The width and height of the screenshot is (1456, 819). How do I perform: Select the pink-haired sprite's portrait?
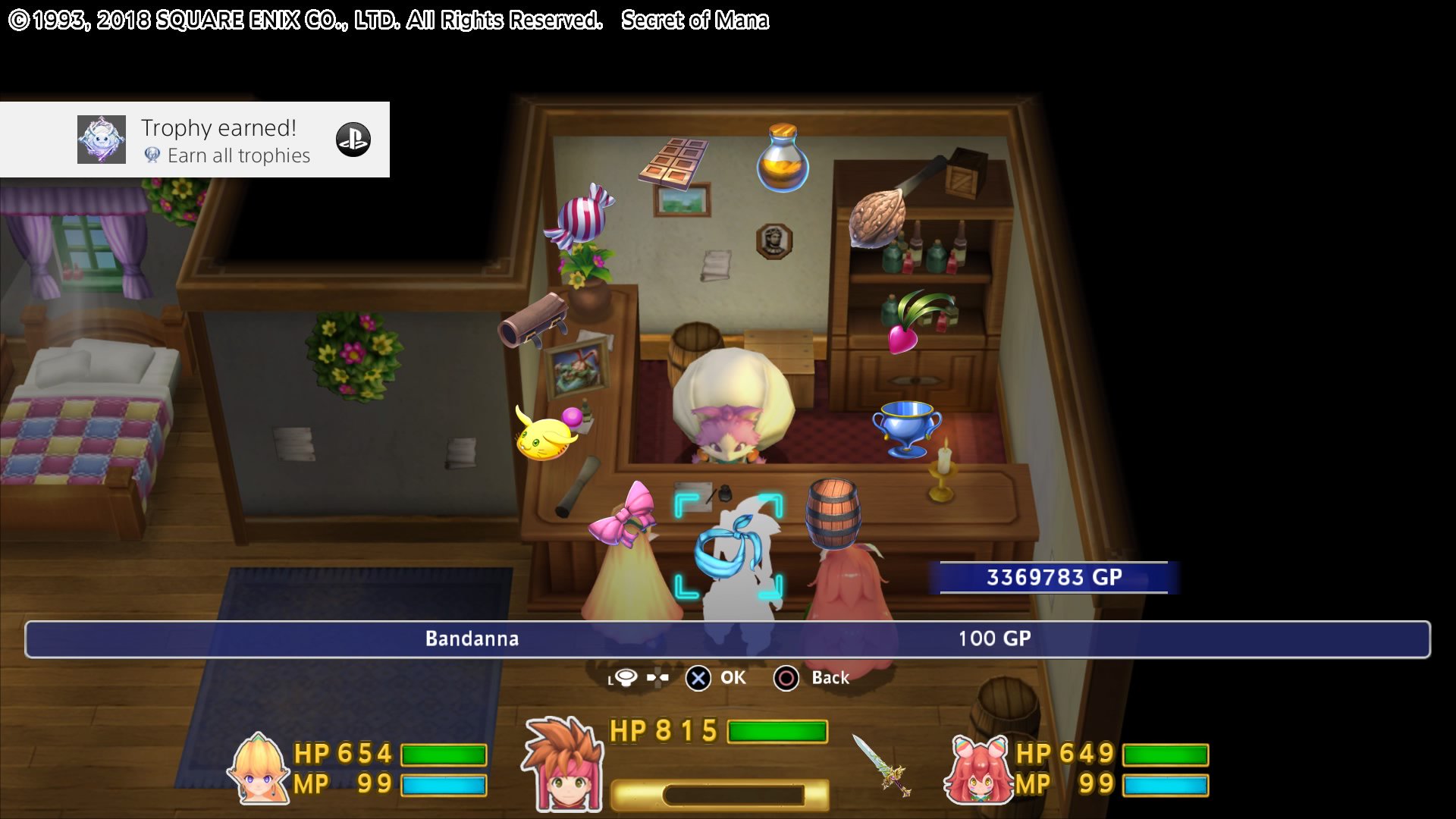coord(978,770)
